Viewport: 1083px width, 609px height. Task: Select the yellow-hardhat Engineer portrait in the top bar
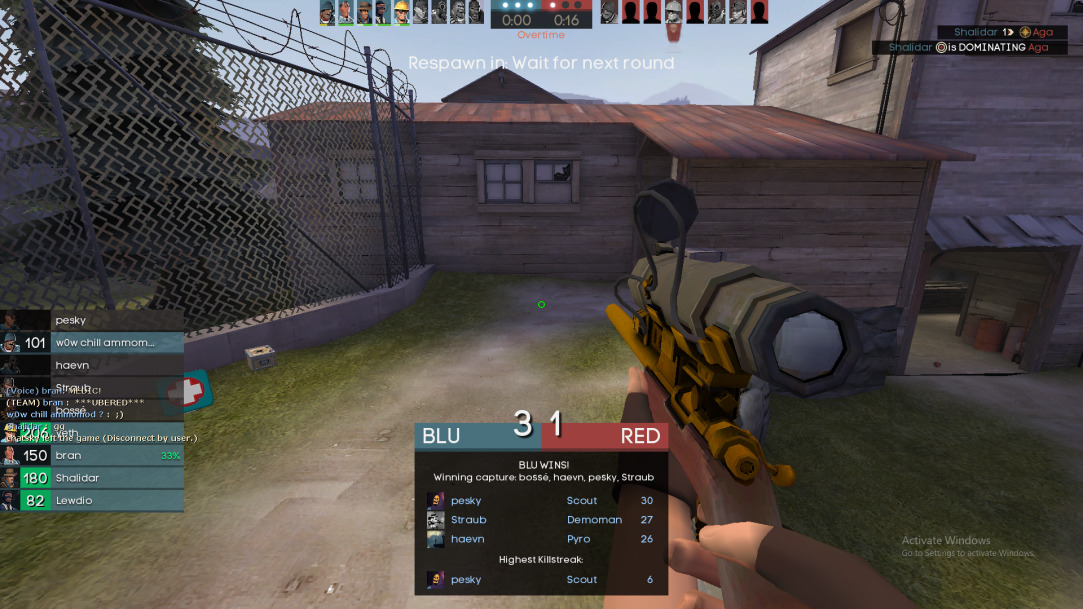point(401,12)
